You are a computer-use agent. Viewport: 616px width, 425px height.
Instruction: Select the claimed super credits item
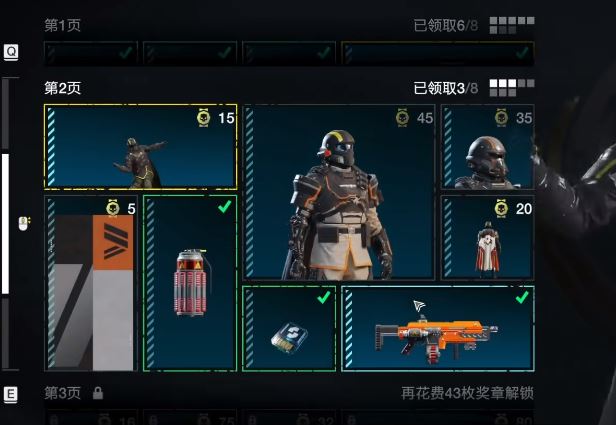tap(289, 328)
